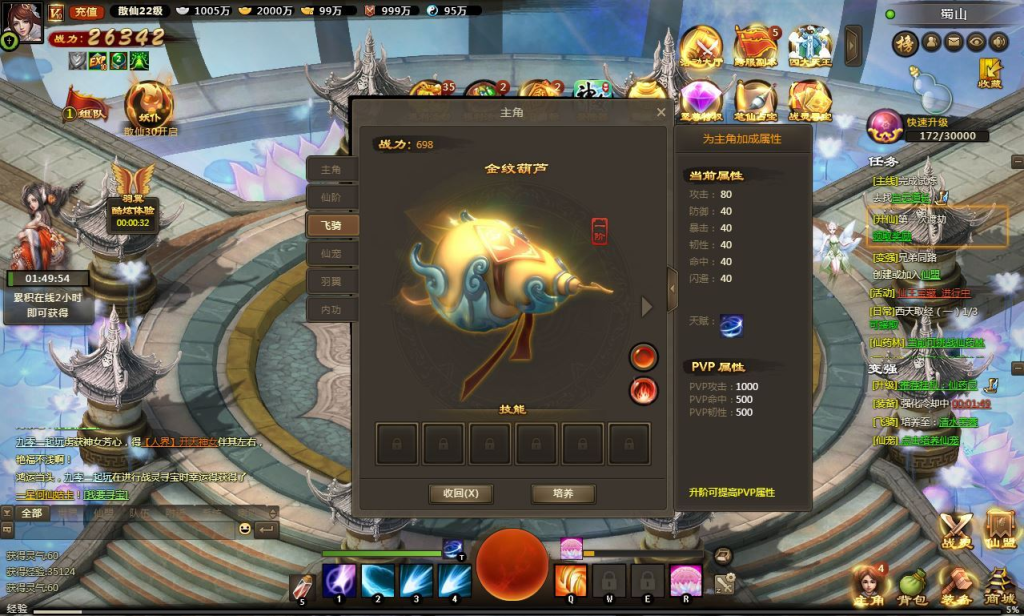Select the 羽翼 wings tab
The height and width of the screenshot is (616, 1024).
tap(331, 282)
